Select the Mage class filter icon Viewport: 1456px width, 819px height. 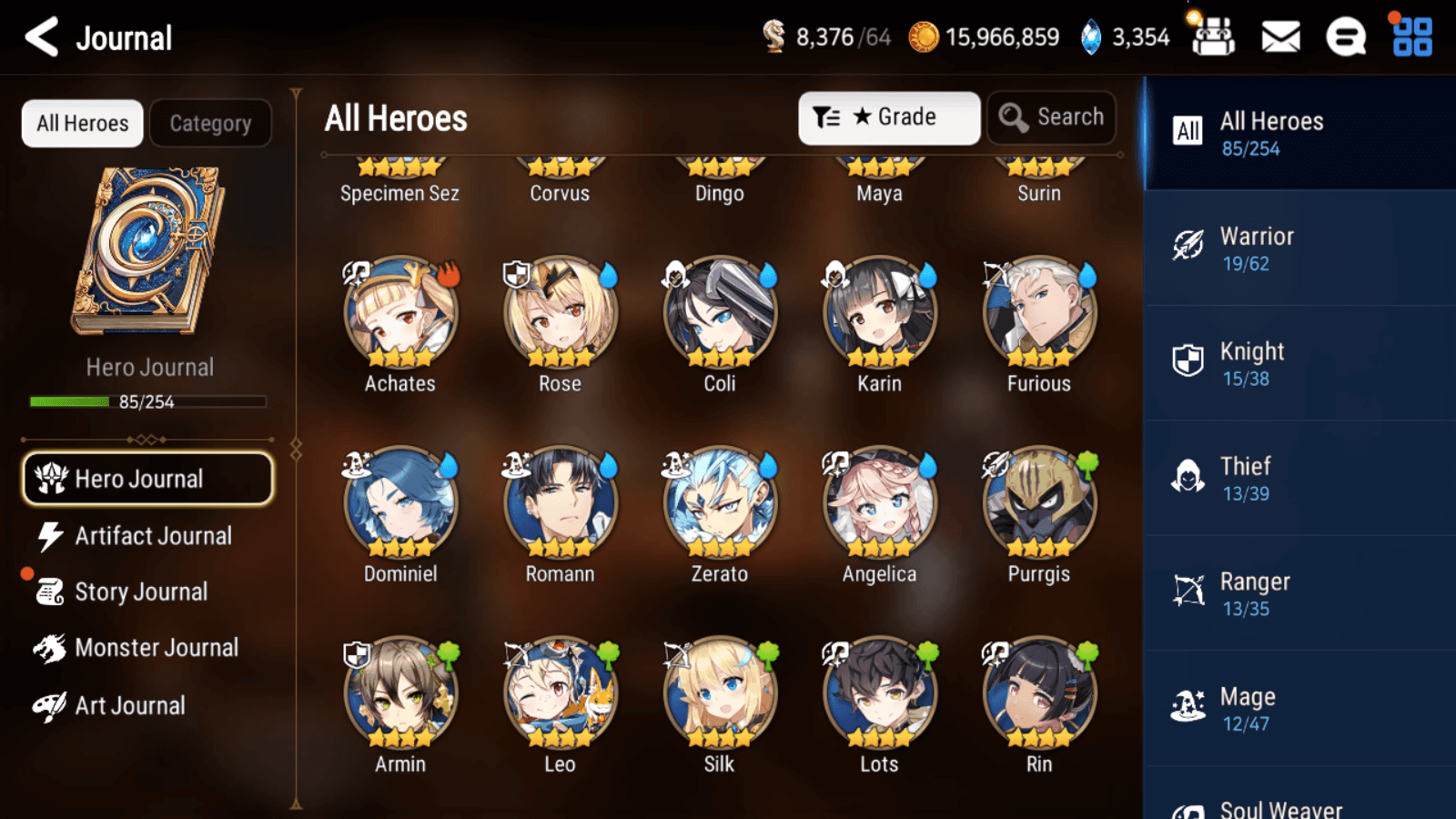coord(1188,707)
